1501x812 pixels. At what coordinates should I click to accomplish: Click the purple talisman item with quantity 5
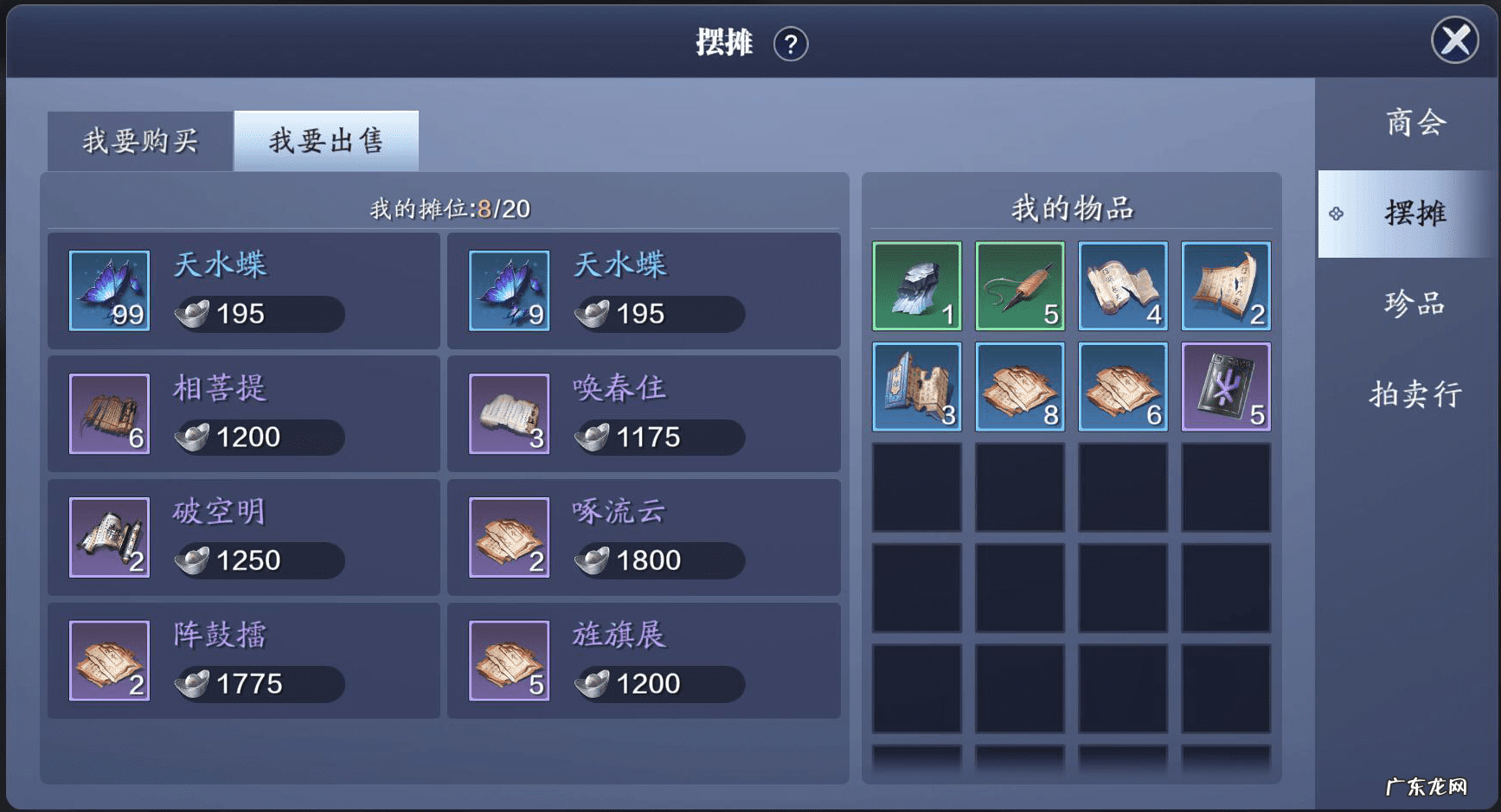click(x=1226, y=387)
